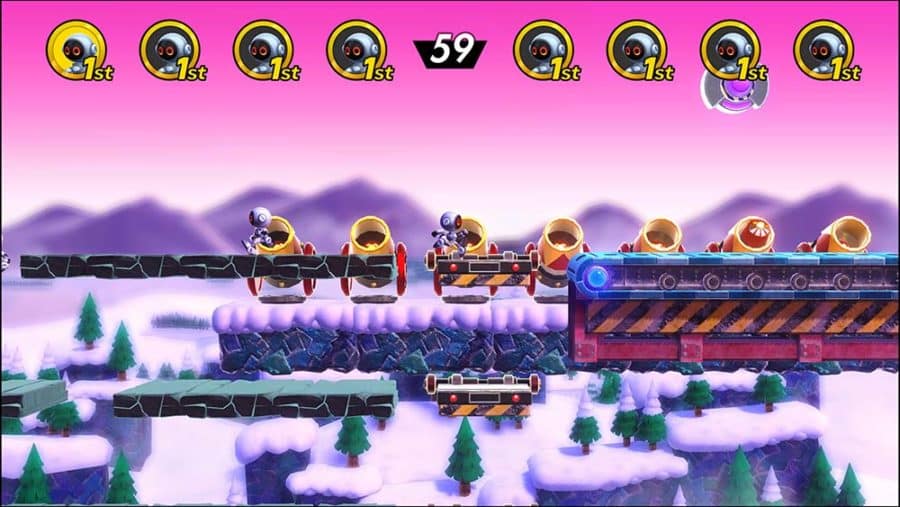
Task: Select the yellow-highlighted robot player badge
Action: coord(76,49)
